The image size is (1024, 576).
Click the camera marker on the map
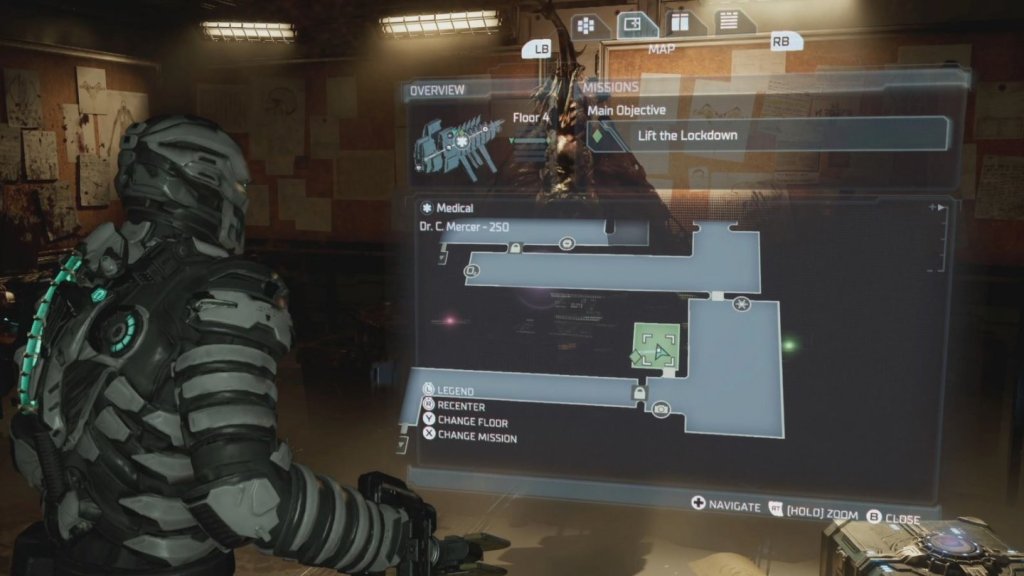coord(661,409)
